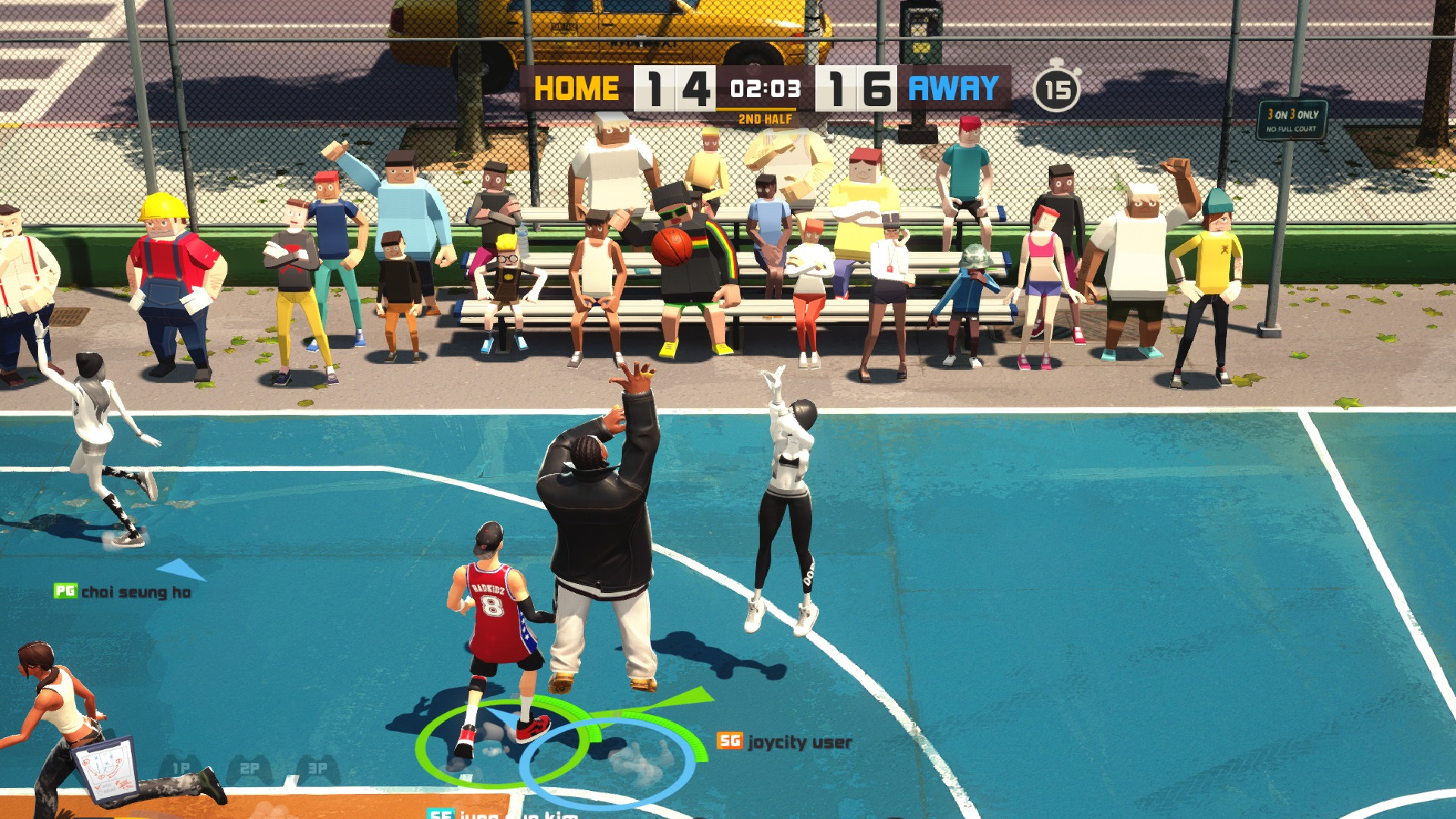1456x819 pixels.
Task: Select the 1P gamepad icon
Action: coord(180,766)
